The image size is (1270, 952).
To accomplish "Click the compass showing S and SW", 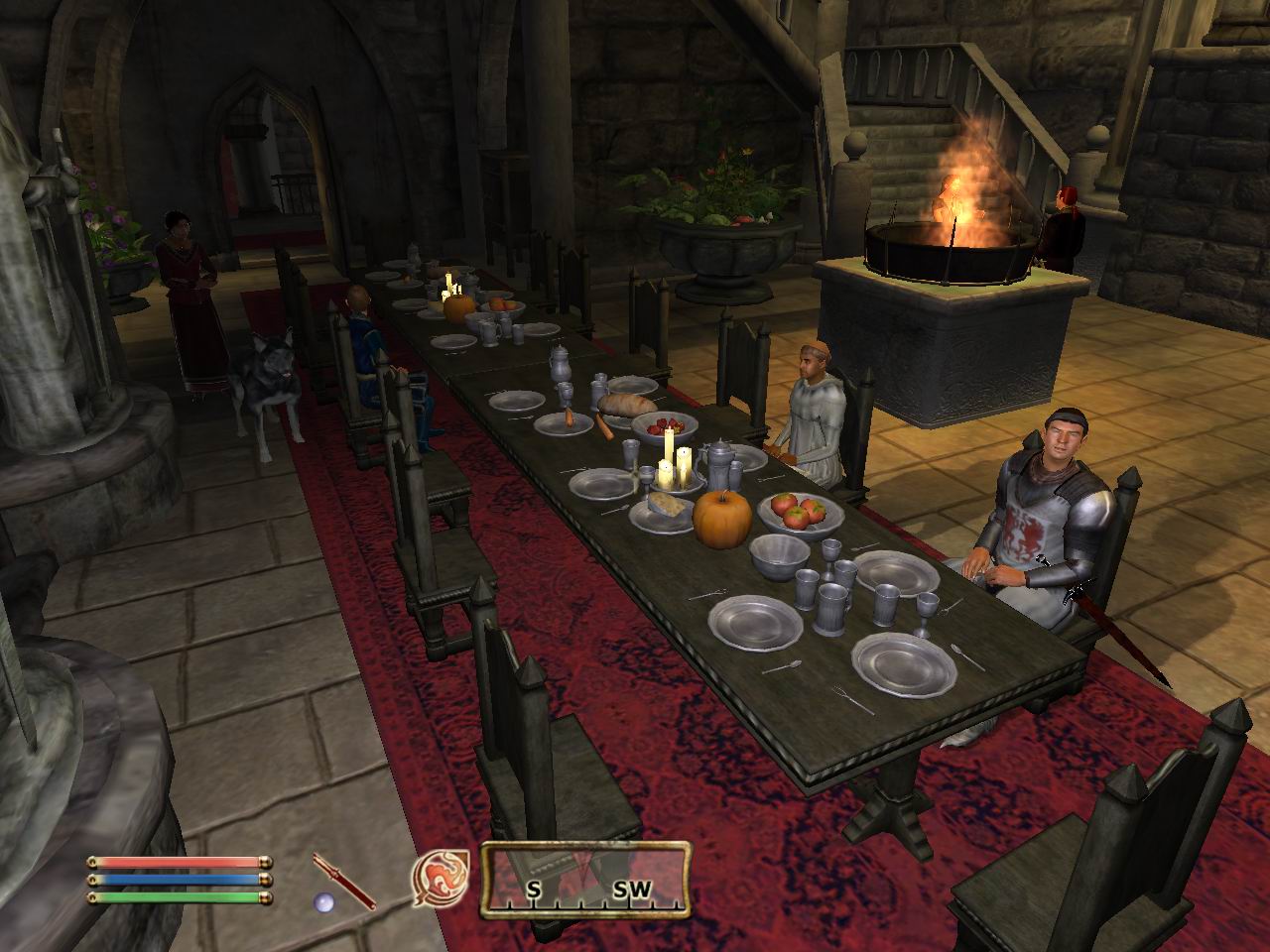I will click(584, 878).
